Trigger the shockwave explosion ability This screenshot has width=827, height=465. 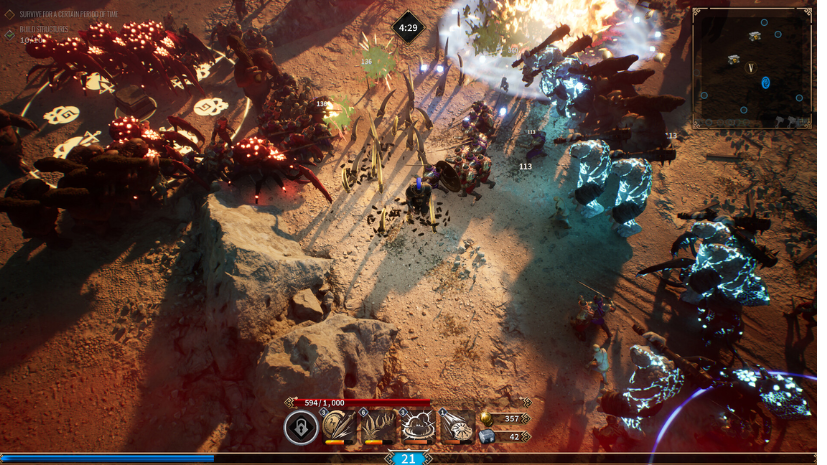(417, 427)
